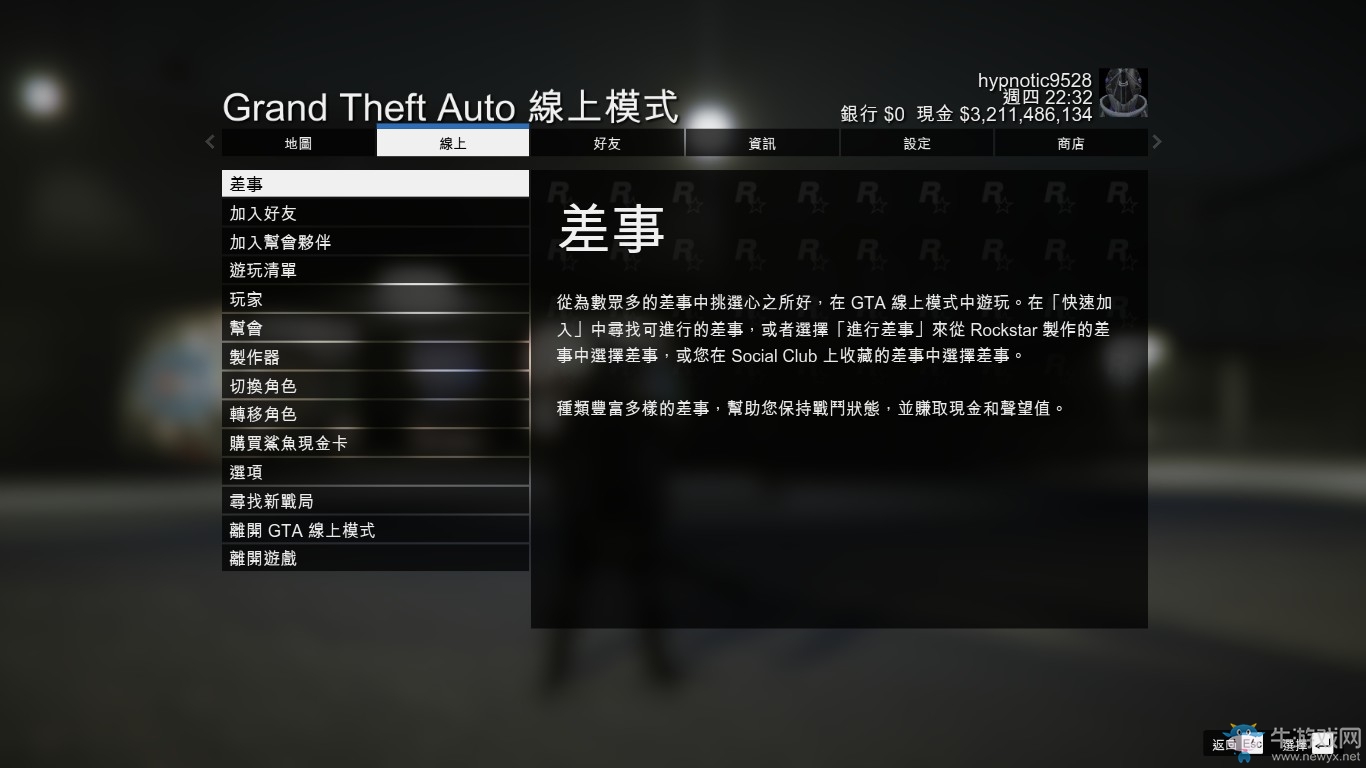Open the 設定 settings tab
This screenshot has width=1366, height=768.
[x=916, y=143]
